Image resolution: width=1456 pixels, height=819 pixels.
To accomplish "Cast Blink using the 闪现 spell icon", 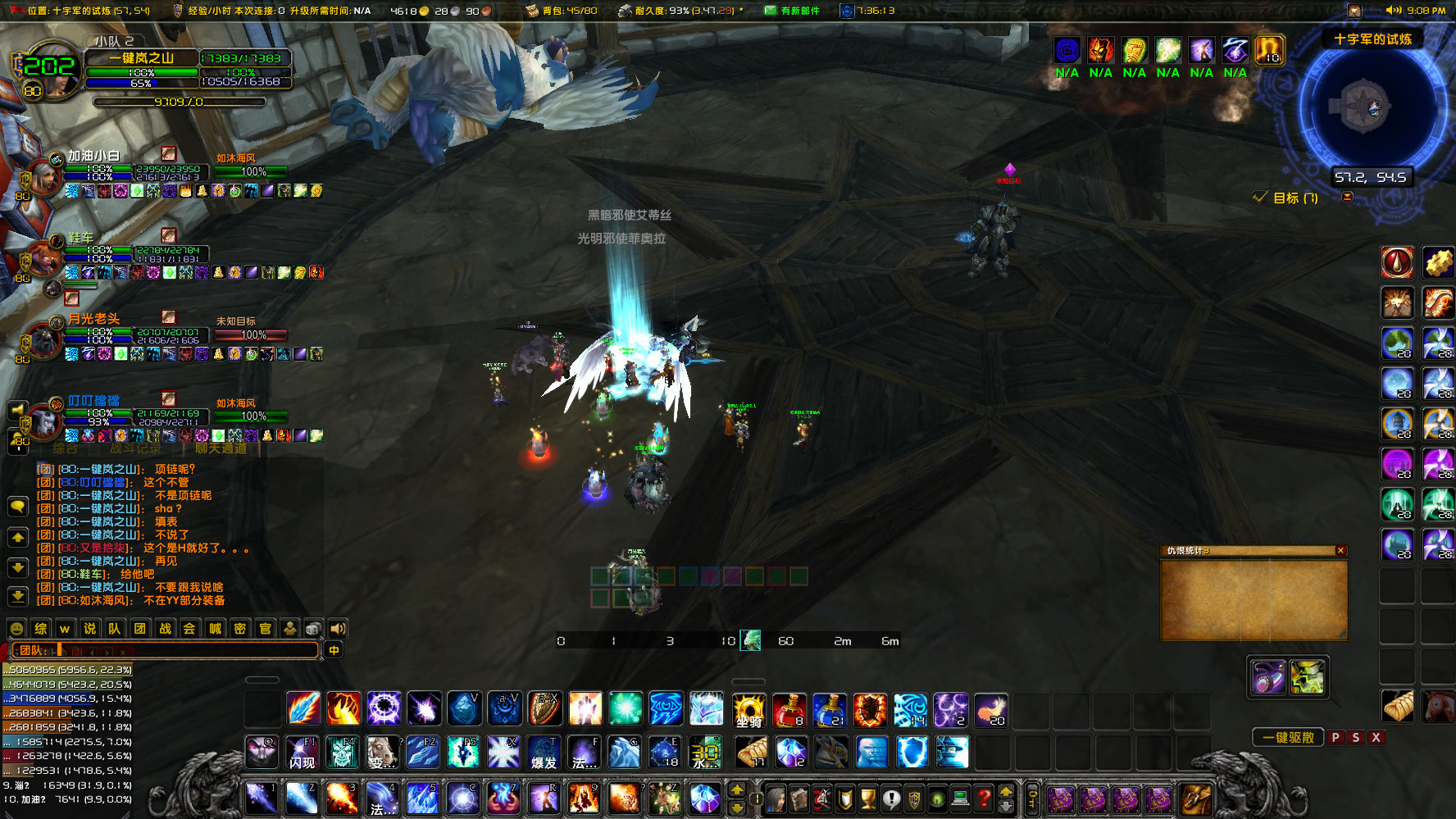I will pos(303,753).
